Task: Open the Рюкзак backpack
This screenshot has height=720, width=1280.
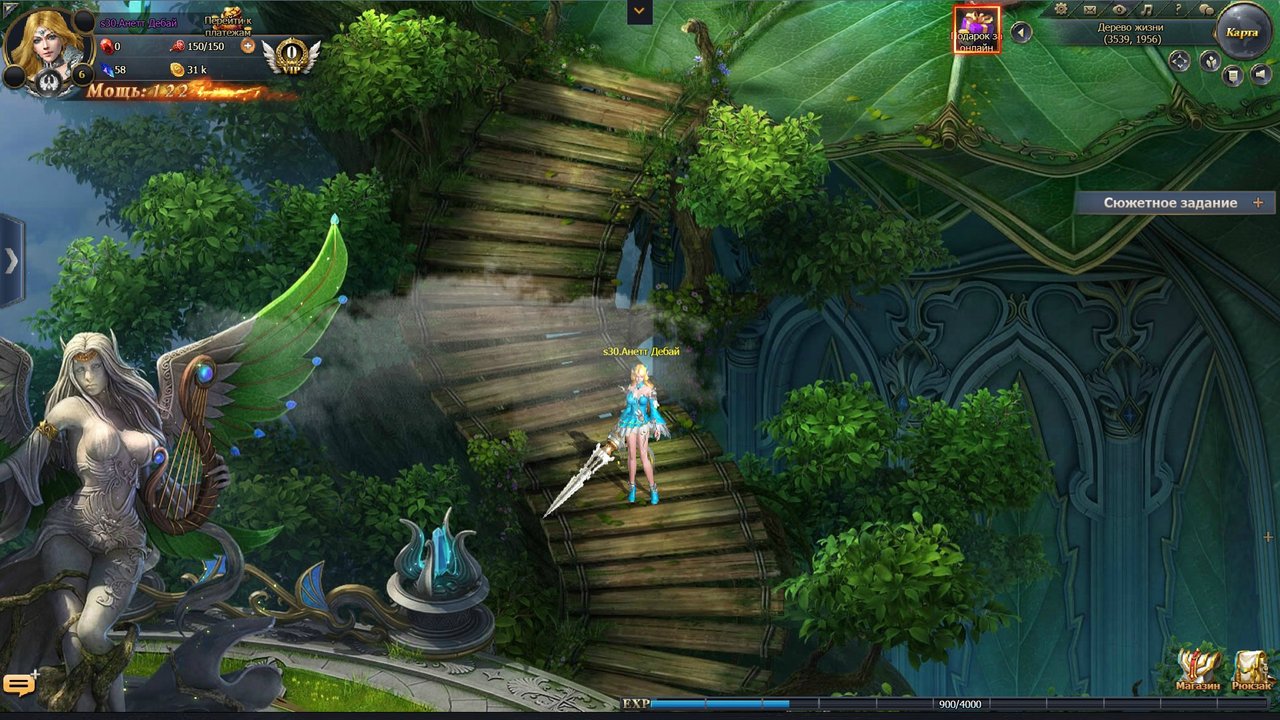Action: tap(1252, 669)
